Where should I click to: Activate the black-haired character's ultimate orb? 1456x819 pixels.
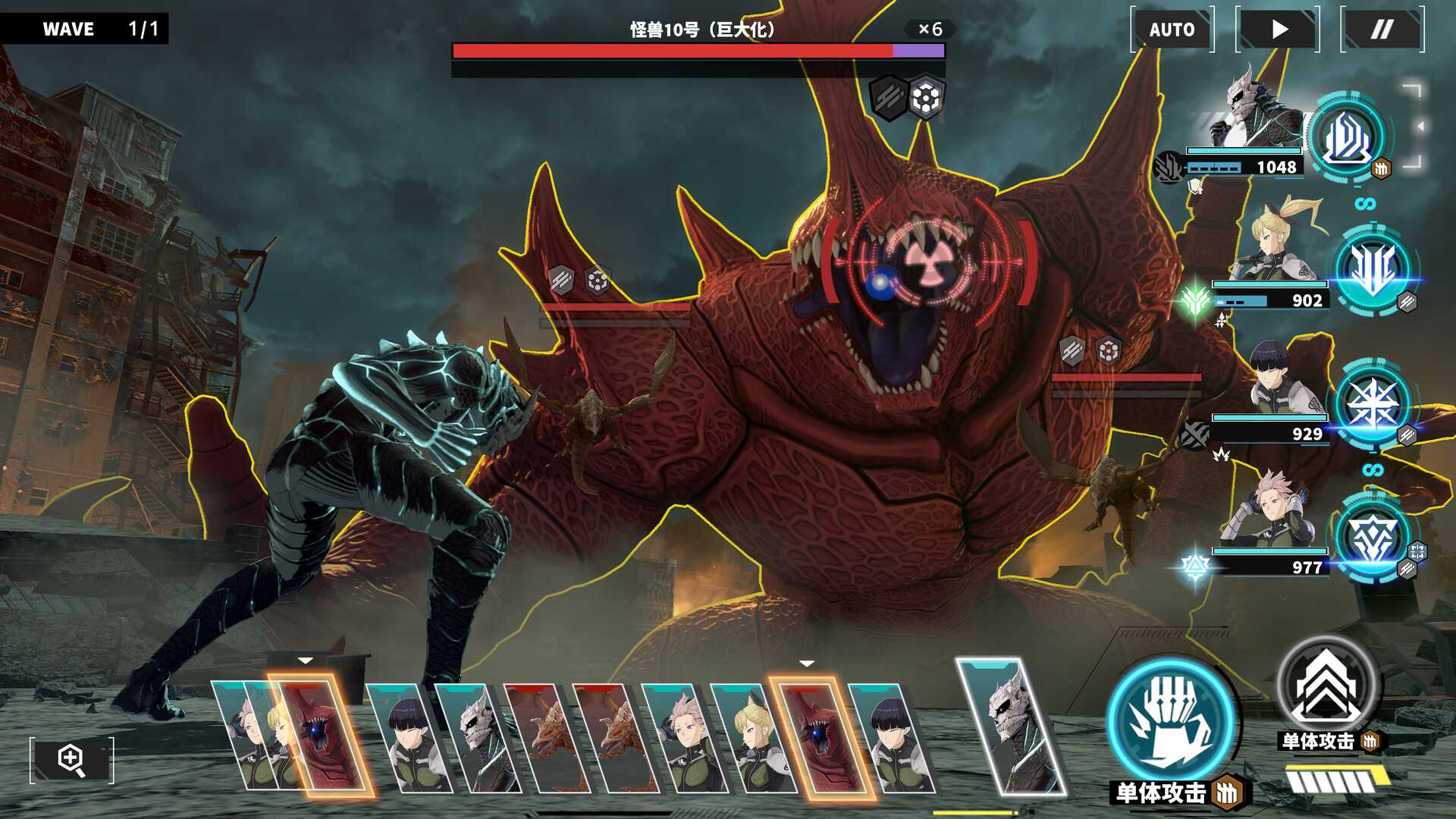[1373, 403]
